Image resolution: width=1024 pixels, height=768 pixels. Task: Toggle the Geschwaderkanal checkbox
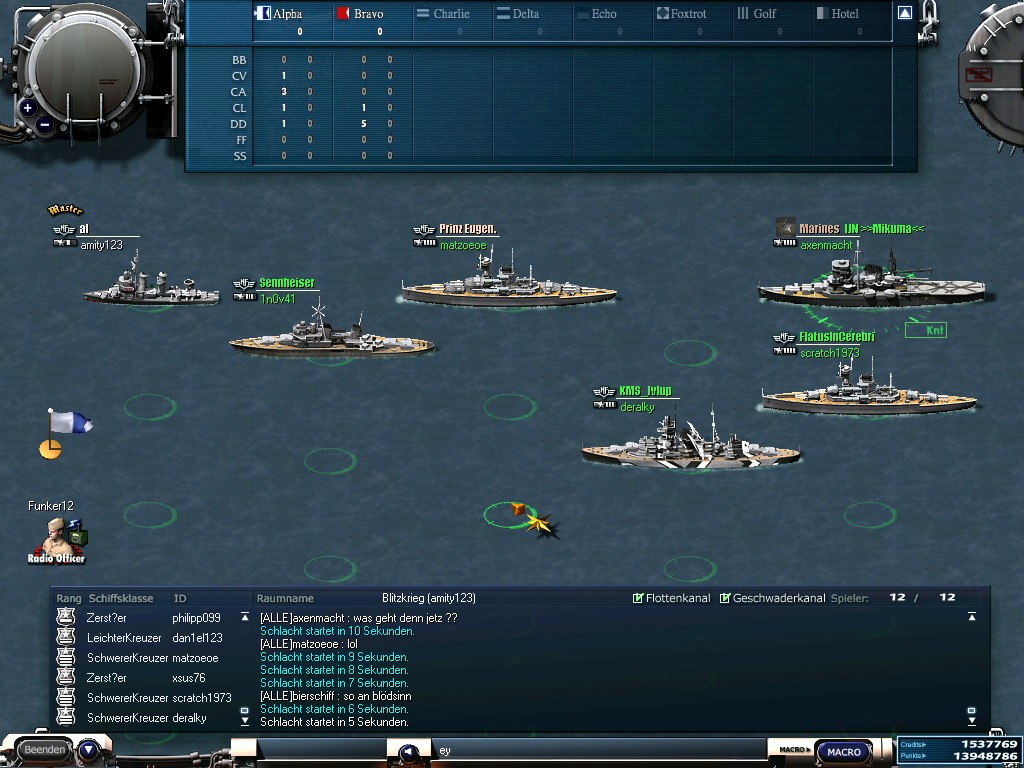[725, 598]
